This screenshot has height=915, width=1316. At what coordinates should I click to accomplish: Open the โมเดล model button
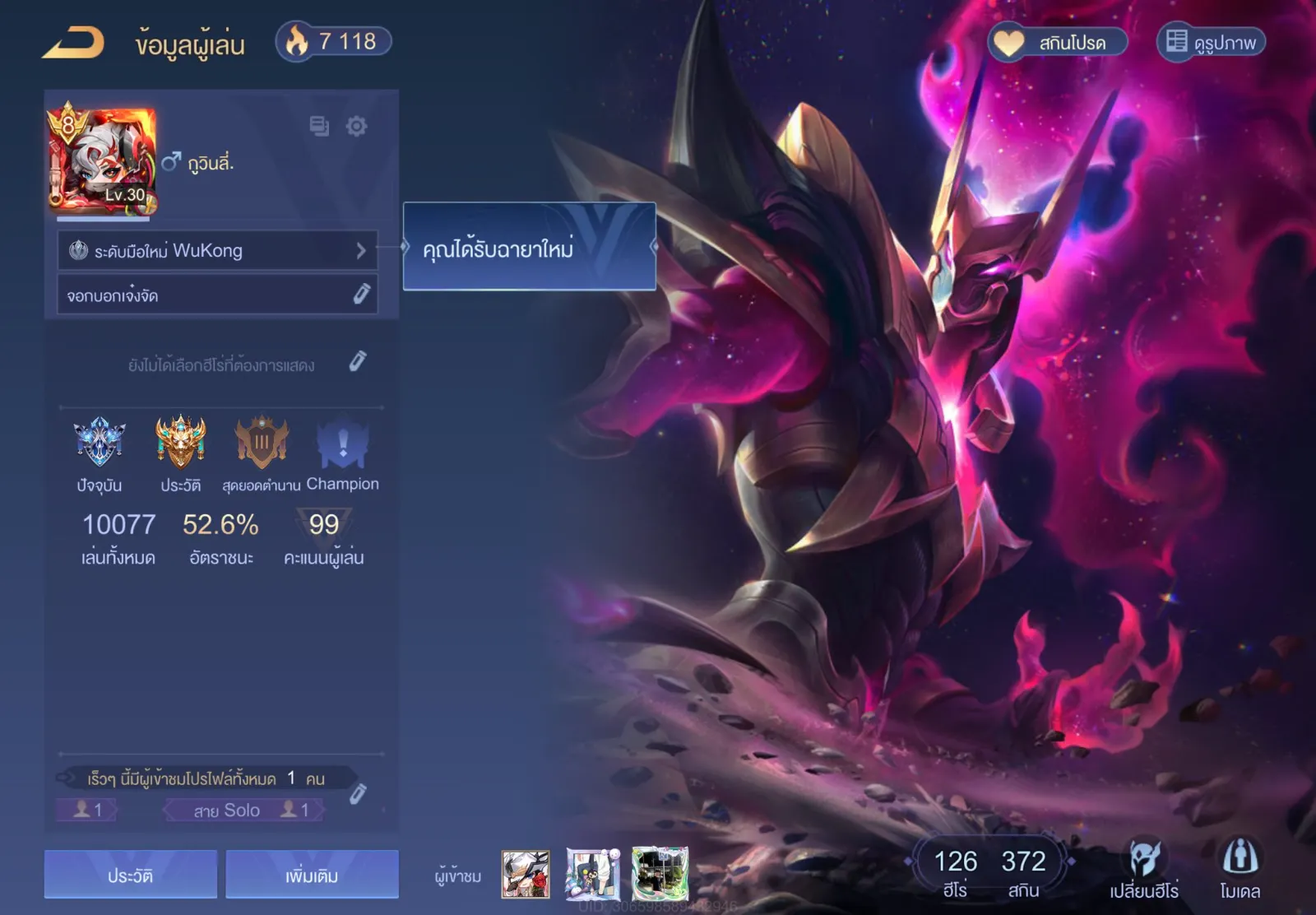click(x=1240, y=869)
